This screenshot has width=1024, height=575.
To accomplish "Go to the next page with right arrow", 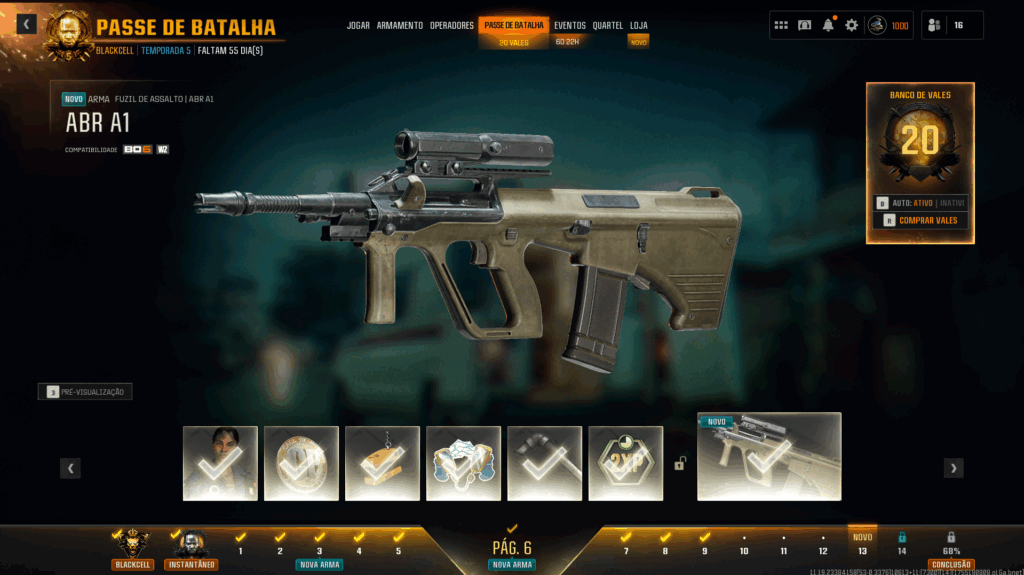I will tap(954, 468).
